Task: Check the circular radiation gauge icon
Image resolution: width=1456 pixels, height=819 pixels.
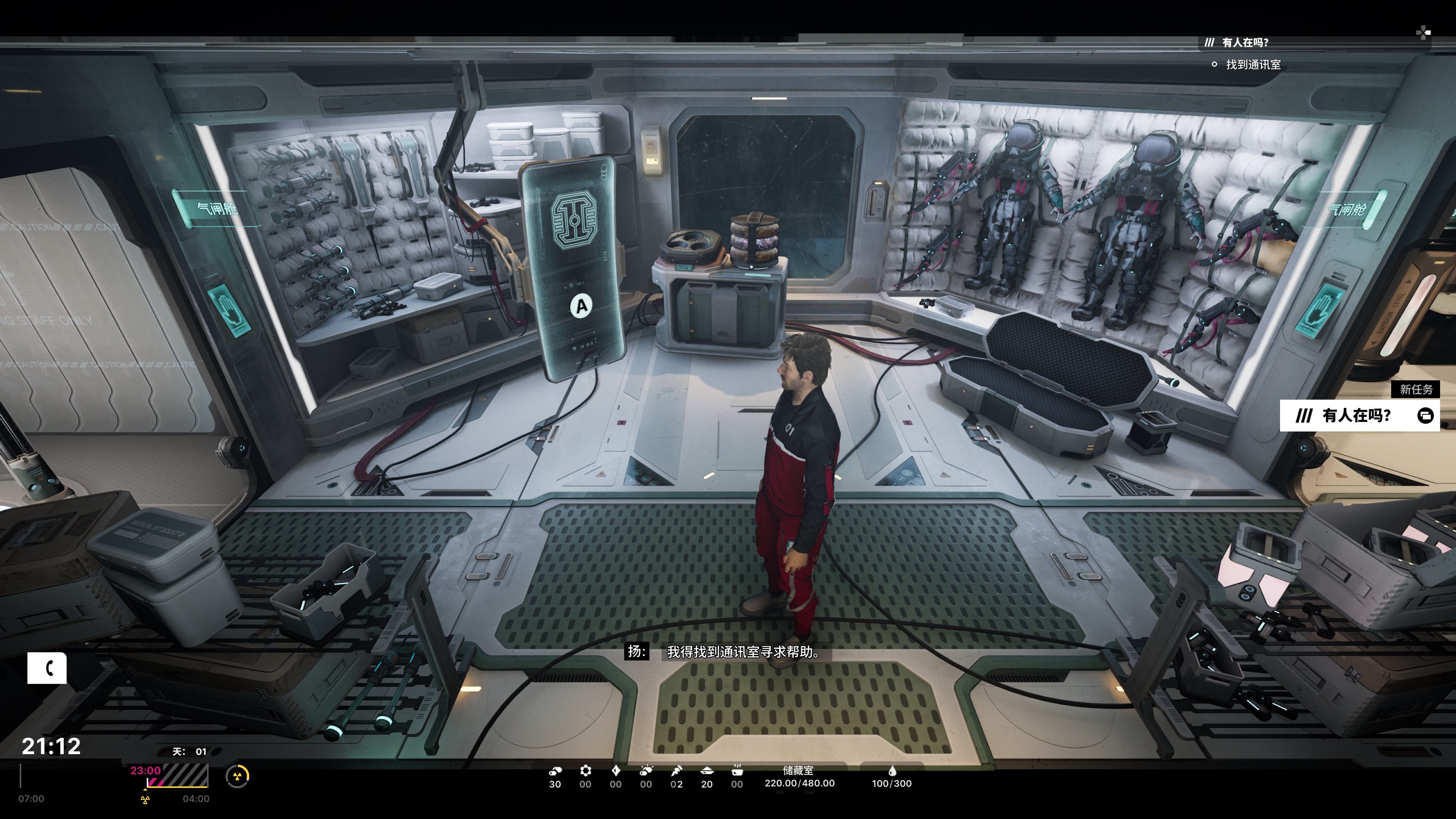Action: (237, 776)
